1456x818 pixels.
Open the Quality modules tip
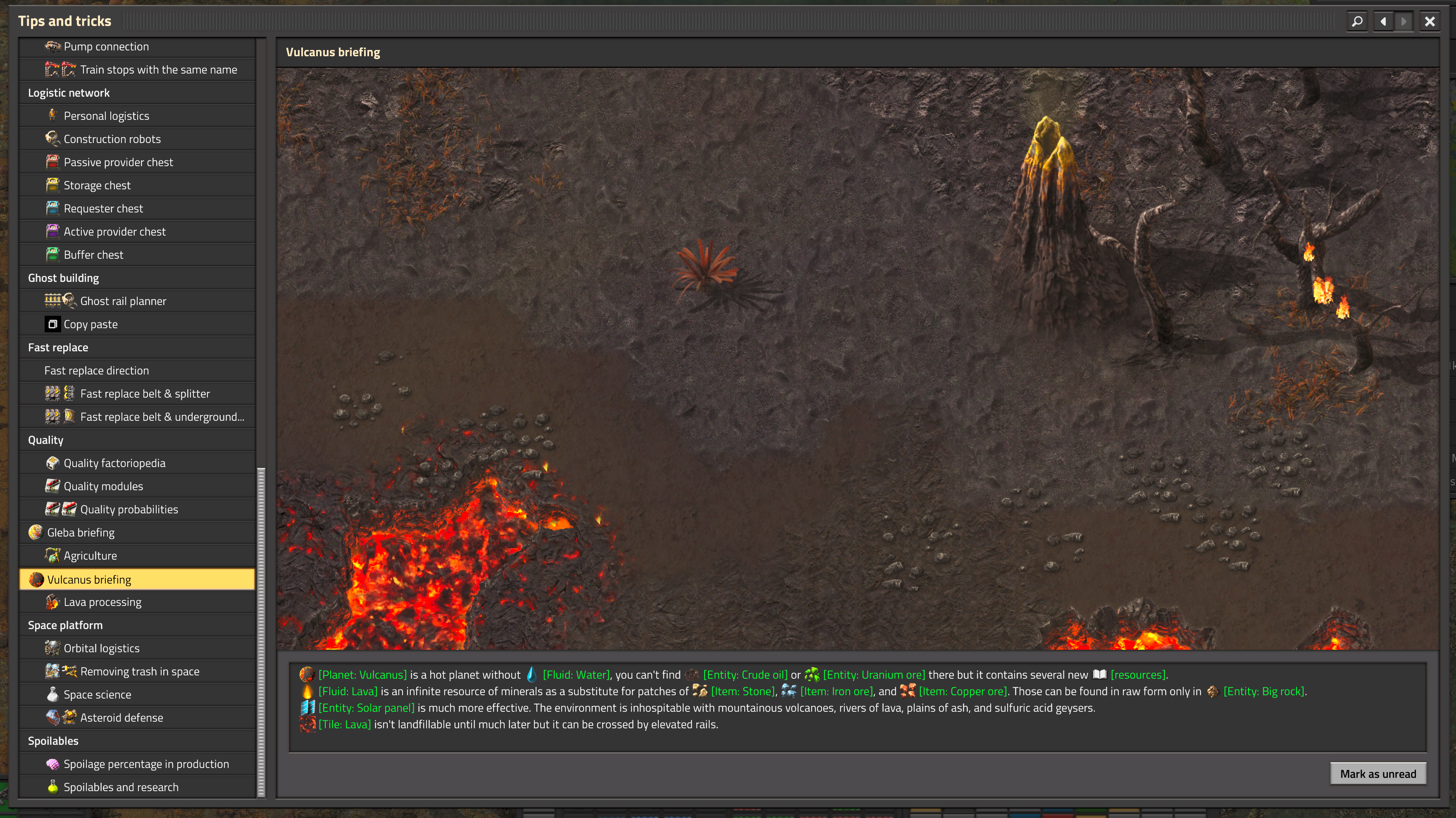(103, 486)
